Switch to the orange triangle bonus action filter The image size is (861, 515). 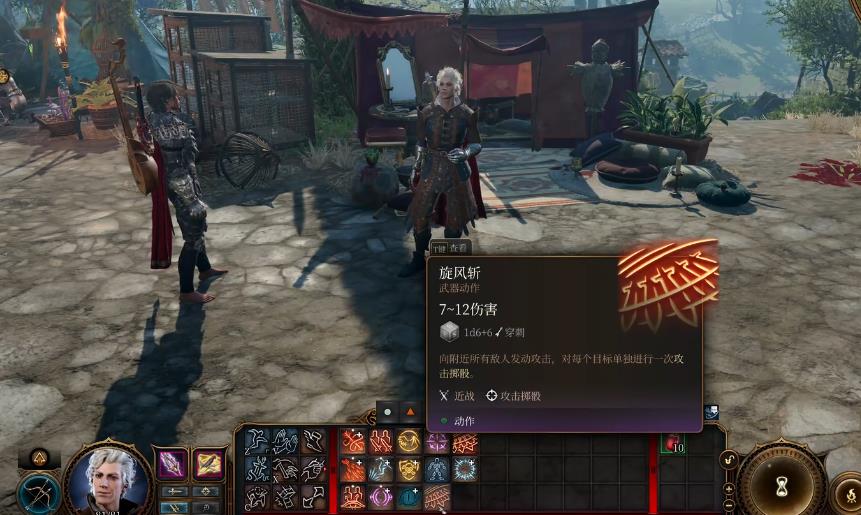click(409, 411)
